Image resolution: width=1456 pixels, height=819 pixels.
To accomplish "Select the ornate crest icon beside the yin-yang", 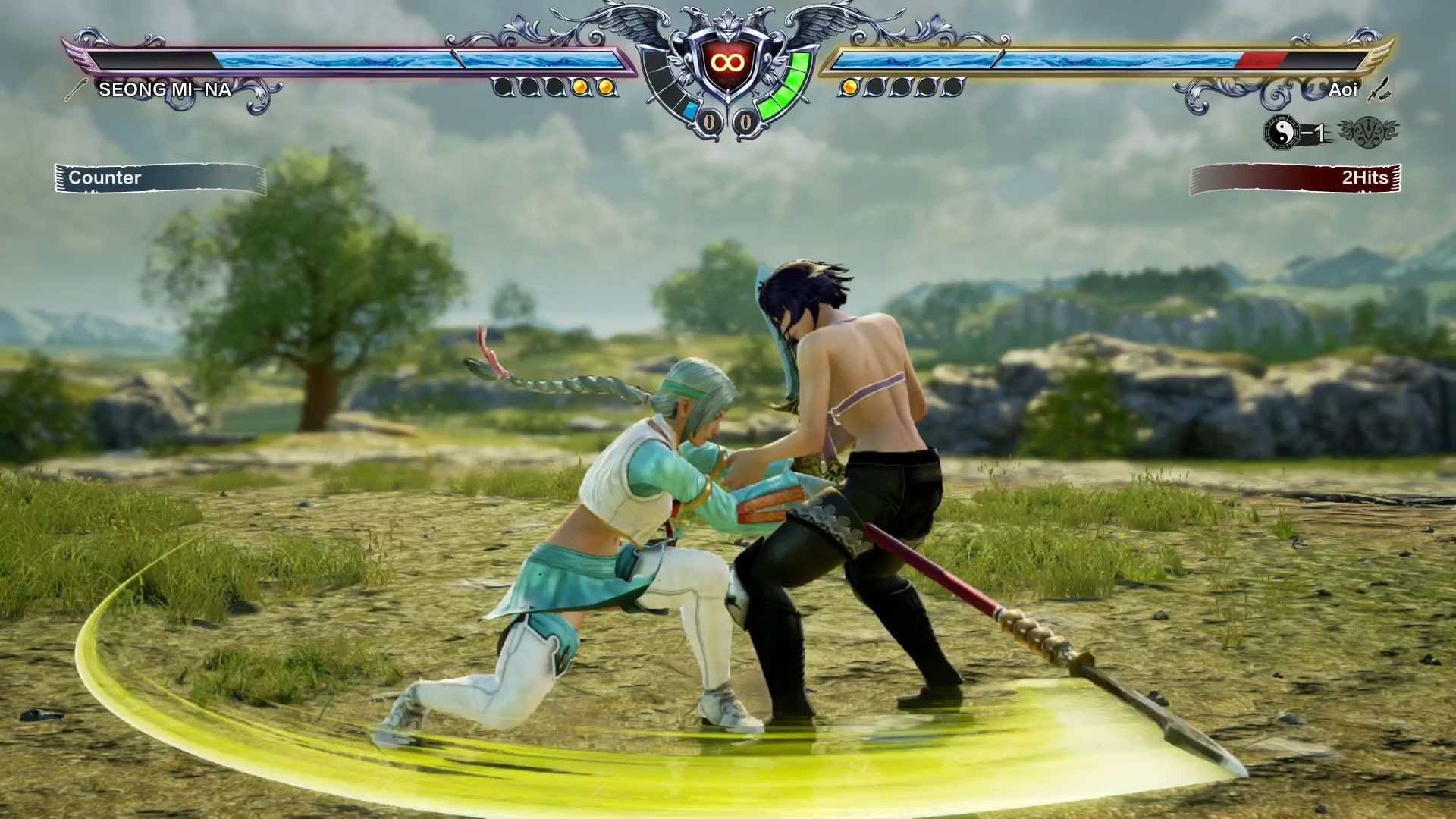I will tap(1369, 133).
